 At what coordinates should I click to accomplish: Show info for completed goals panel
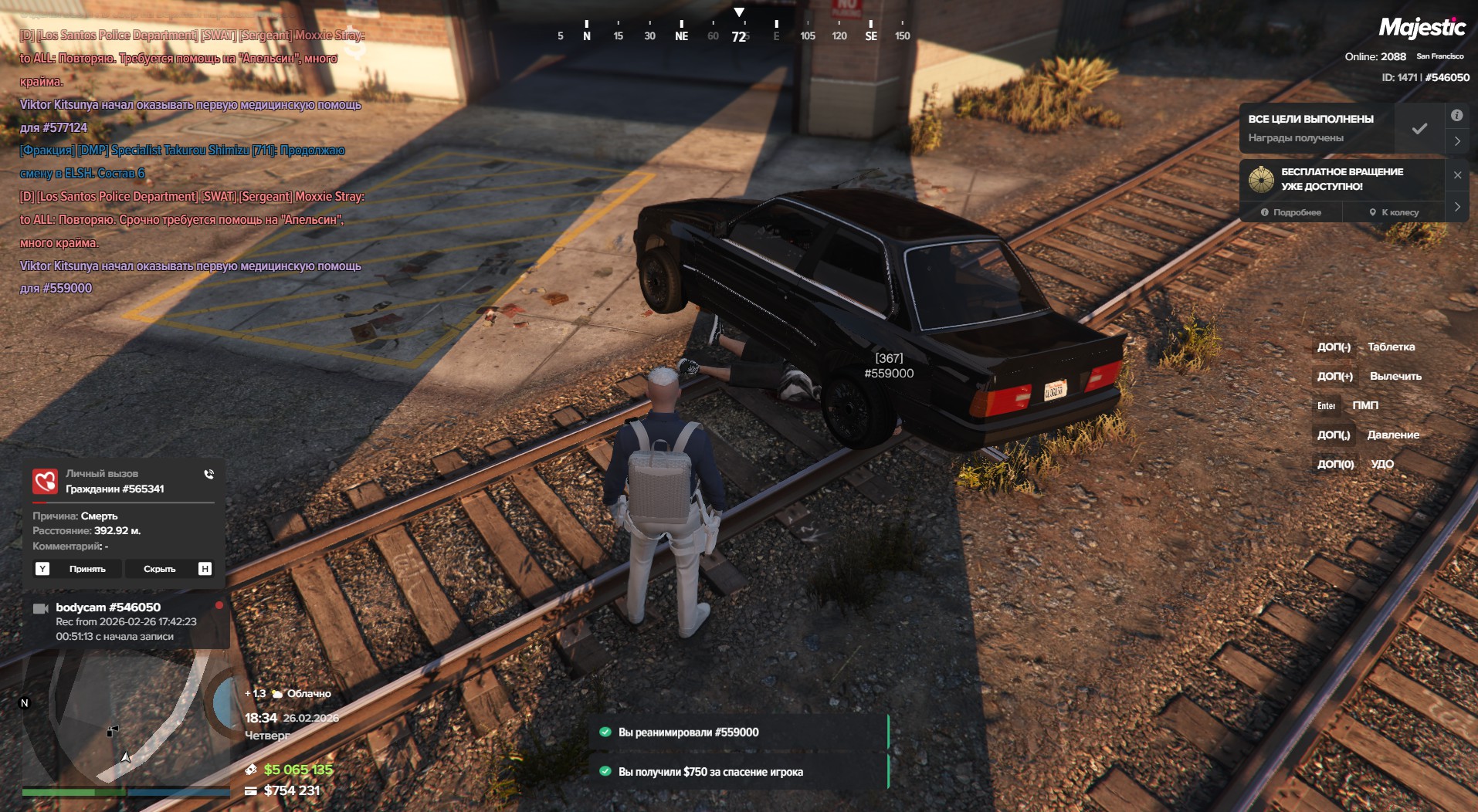tap(1456, 116)
